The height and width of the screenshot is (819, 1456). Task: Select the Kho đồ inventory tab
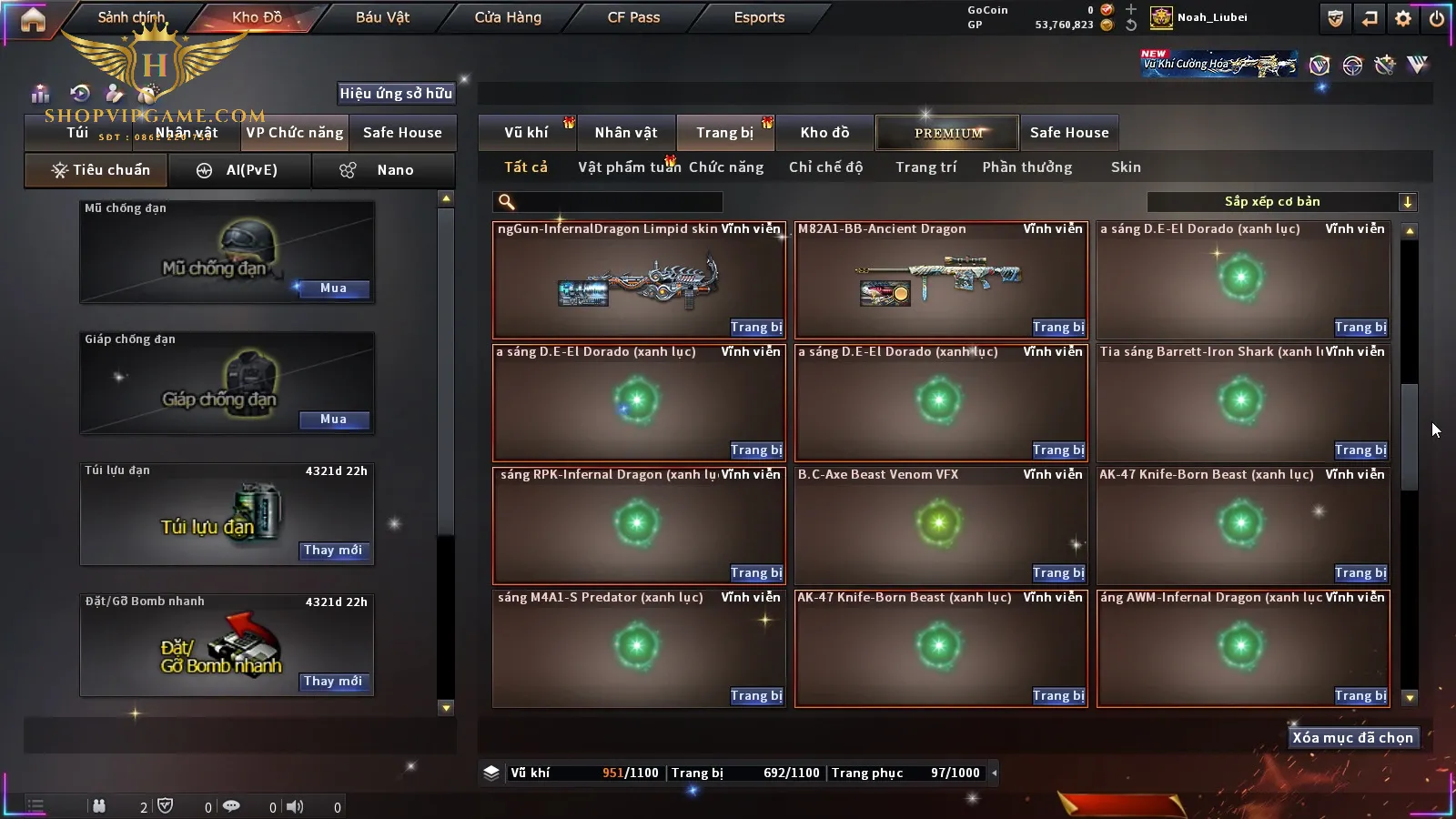[x=824, y=133]
